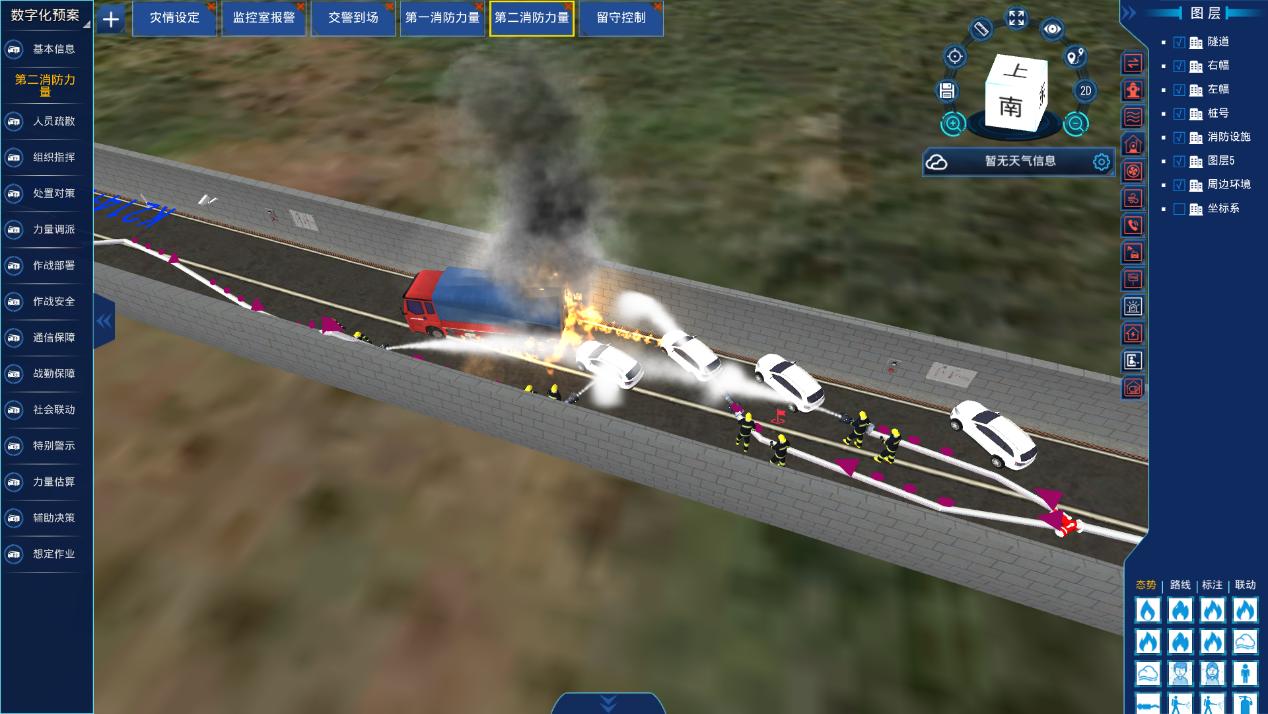Add a new stage with the plus button
The width and height of the screenshot is (1268, 714).
pos(110,18)
